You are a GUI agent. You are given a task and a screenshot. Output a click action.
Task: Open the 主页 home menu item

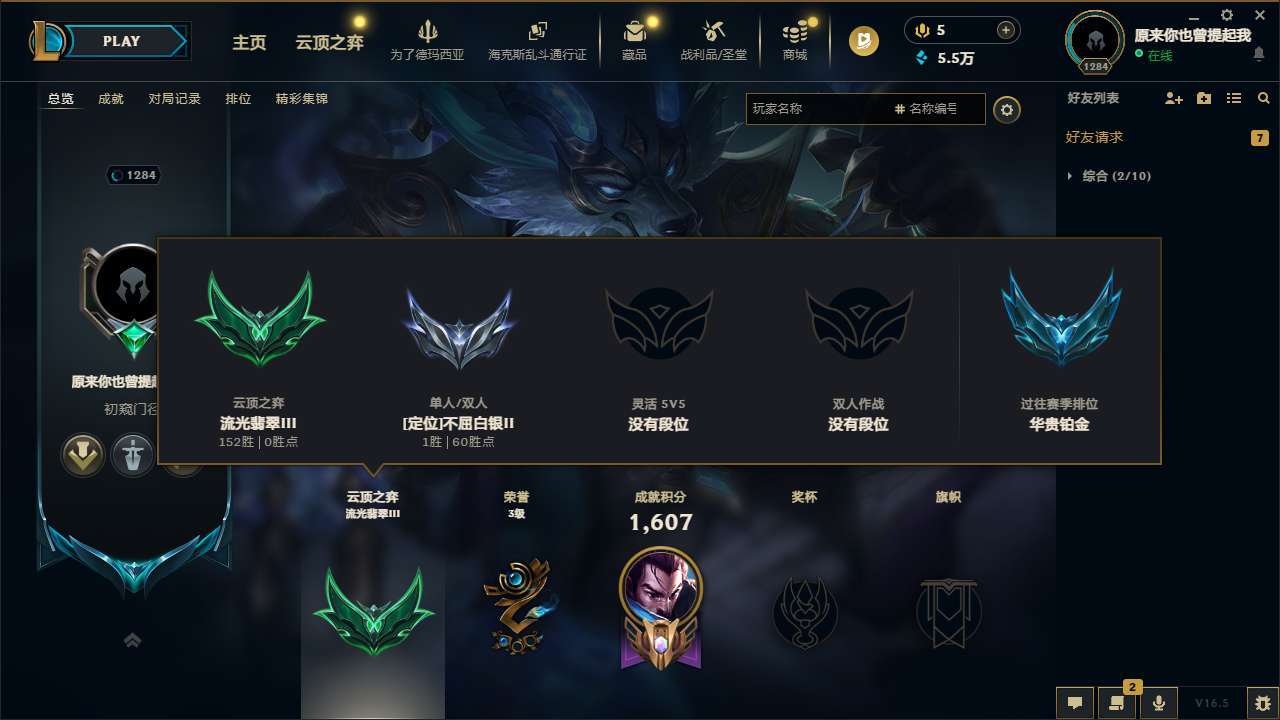click(x=249, y=43)
